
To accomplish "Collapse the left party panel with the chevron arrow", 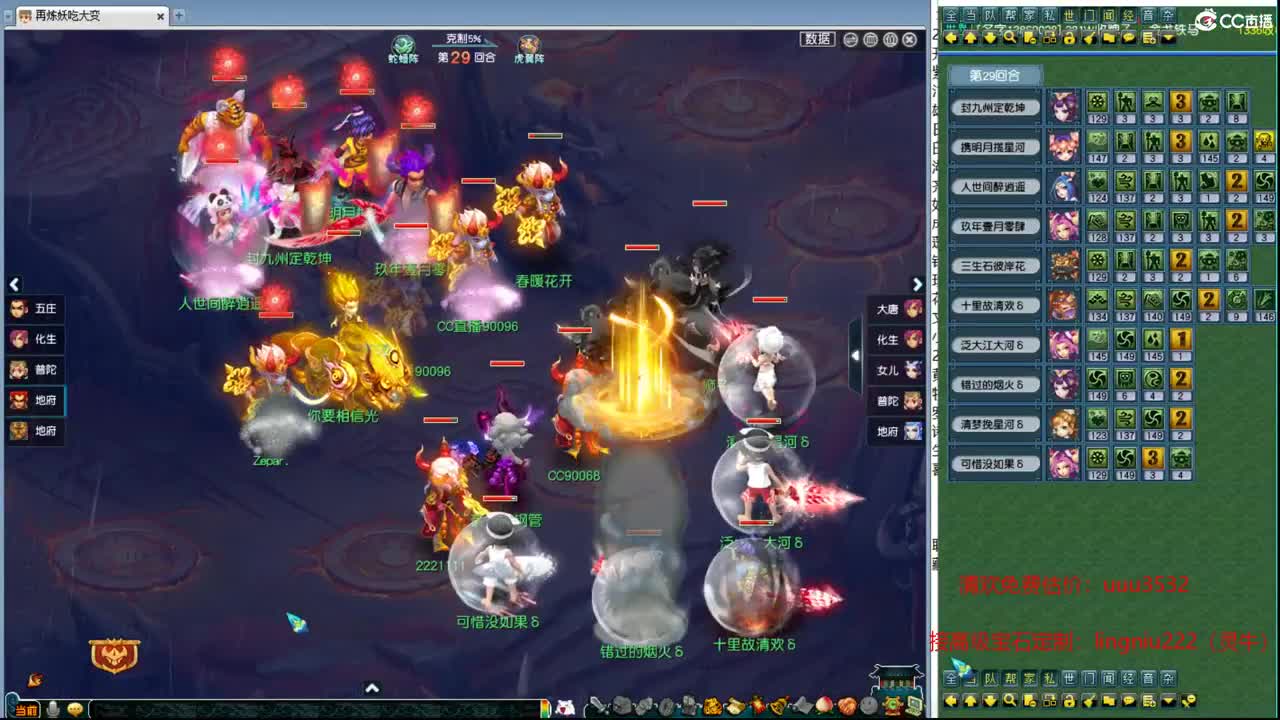I will 15,283.
